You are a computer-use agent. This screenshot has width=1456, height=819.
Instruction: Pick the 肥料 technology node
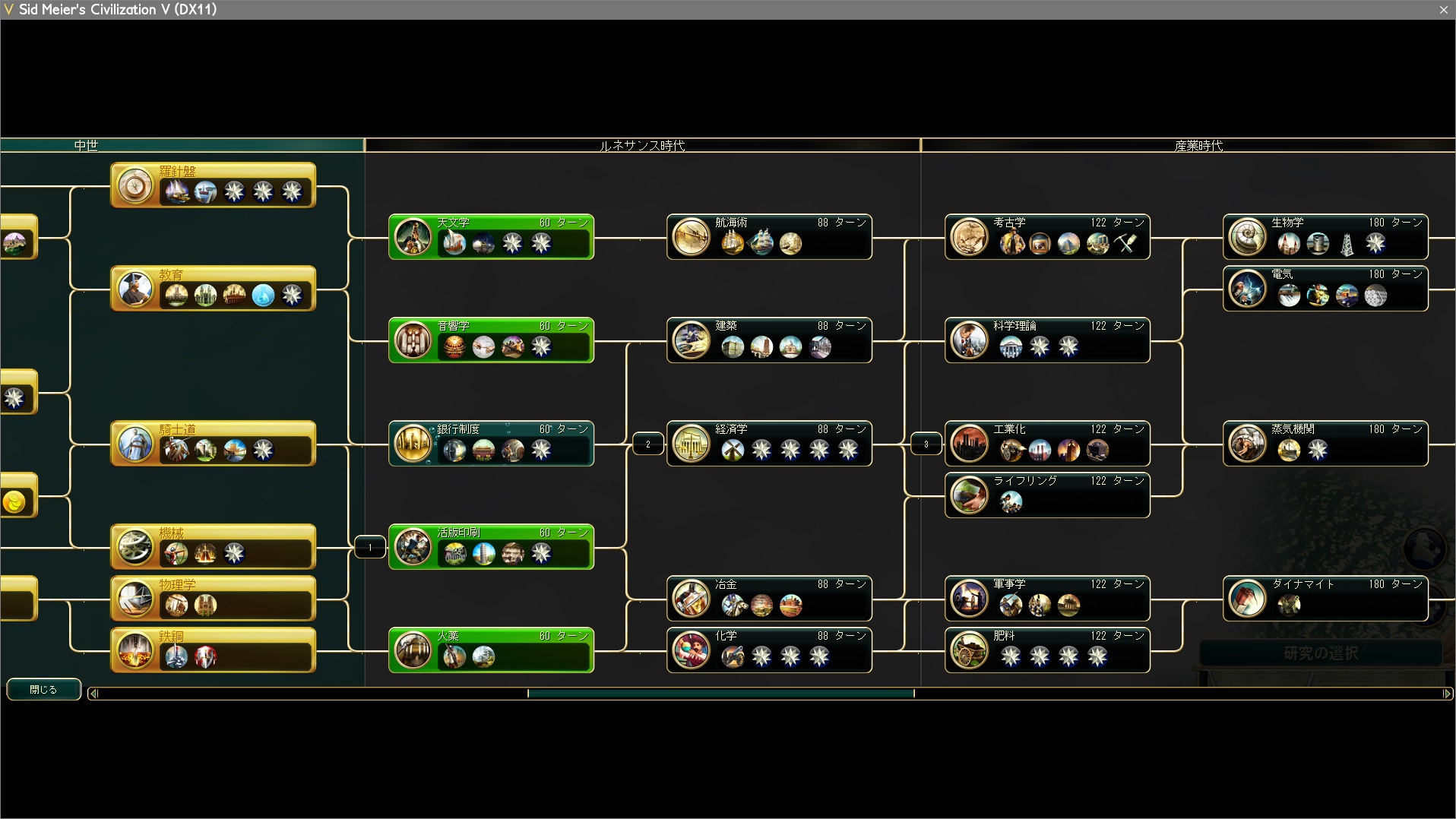coord(1047,650)
